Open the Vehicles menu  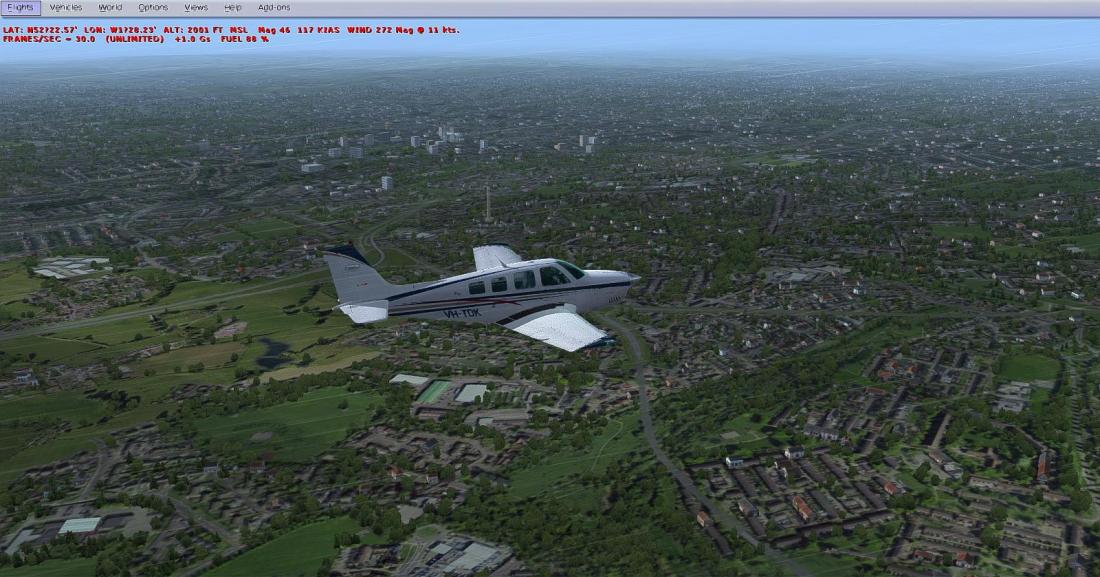point(66,7)
